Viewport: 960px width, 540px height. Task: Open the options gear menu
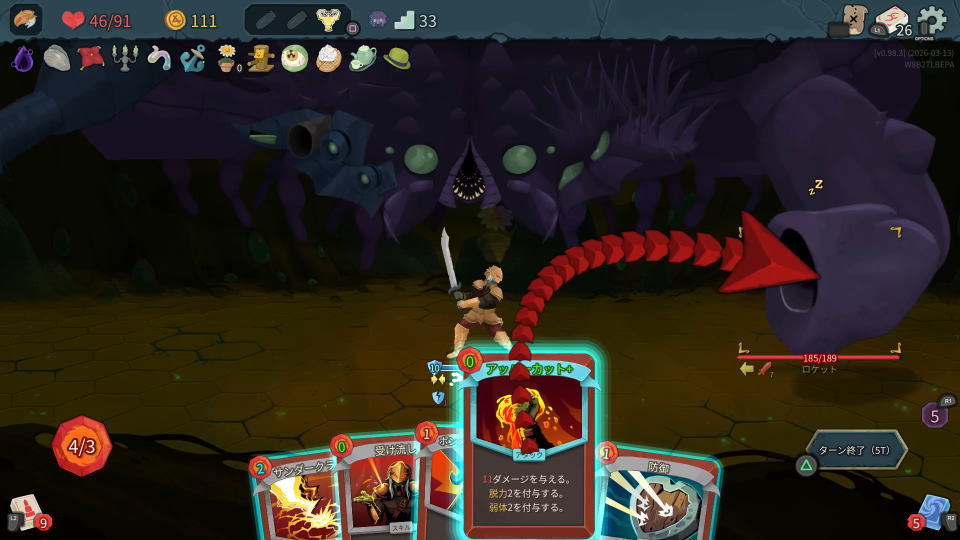coord(931,20)
